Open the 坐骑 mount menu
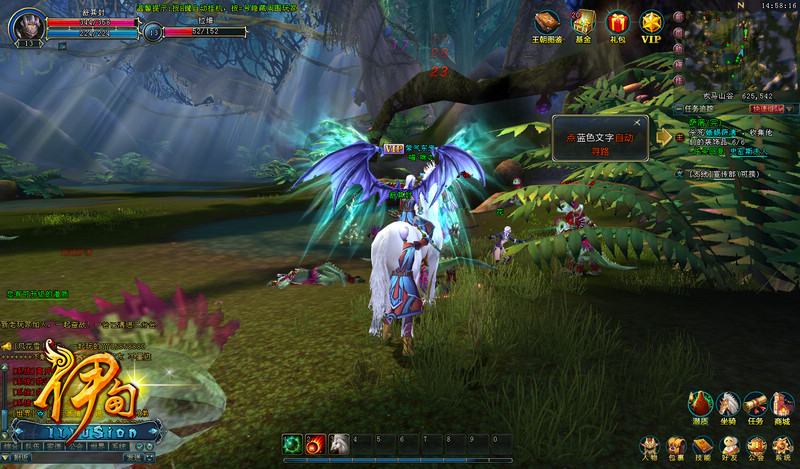800x469 pixels. [x=729, y=405]
